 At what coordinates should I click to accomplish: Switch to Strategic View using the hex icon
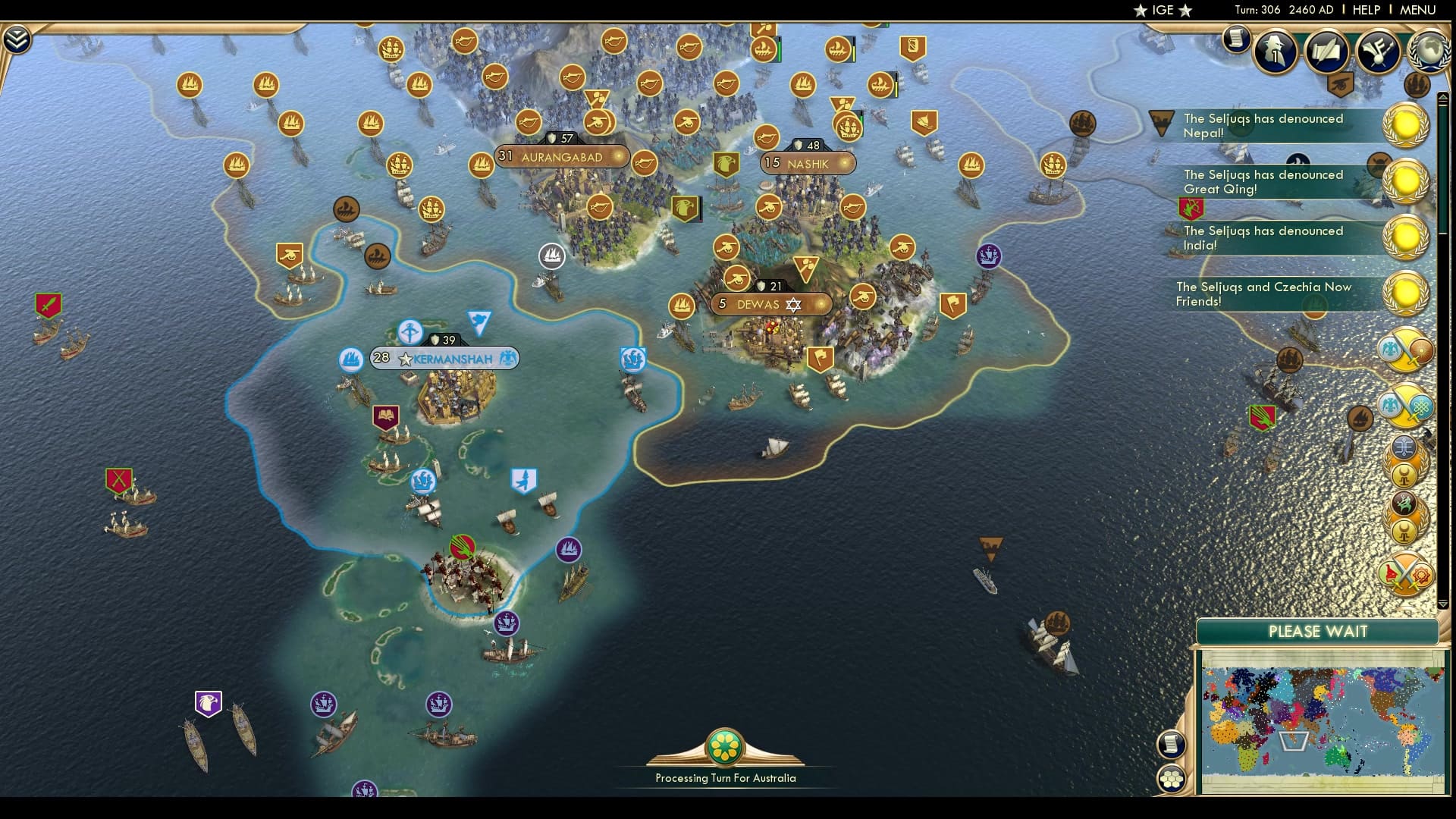pyautogui.click(x=1172, y=778)
